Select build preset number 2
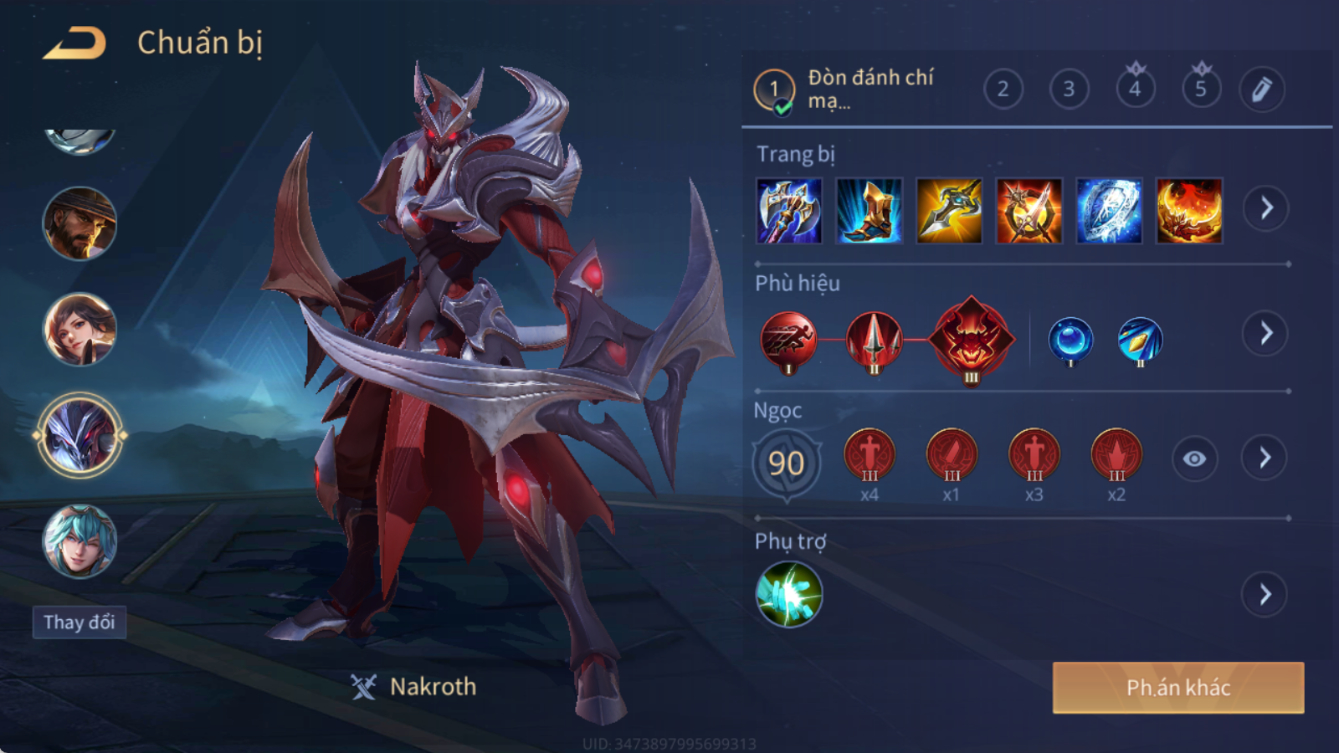The width and height of the screenshot is (1339, 753). coord(1002,90)
